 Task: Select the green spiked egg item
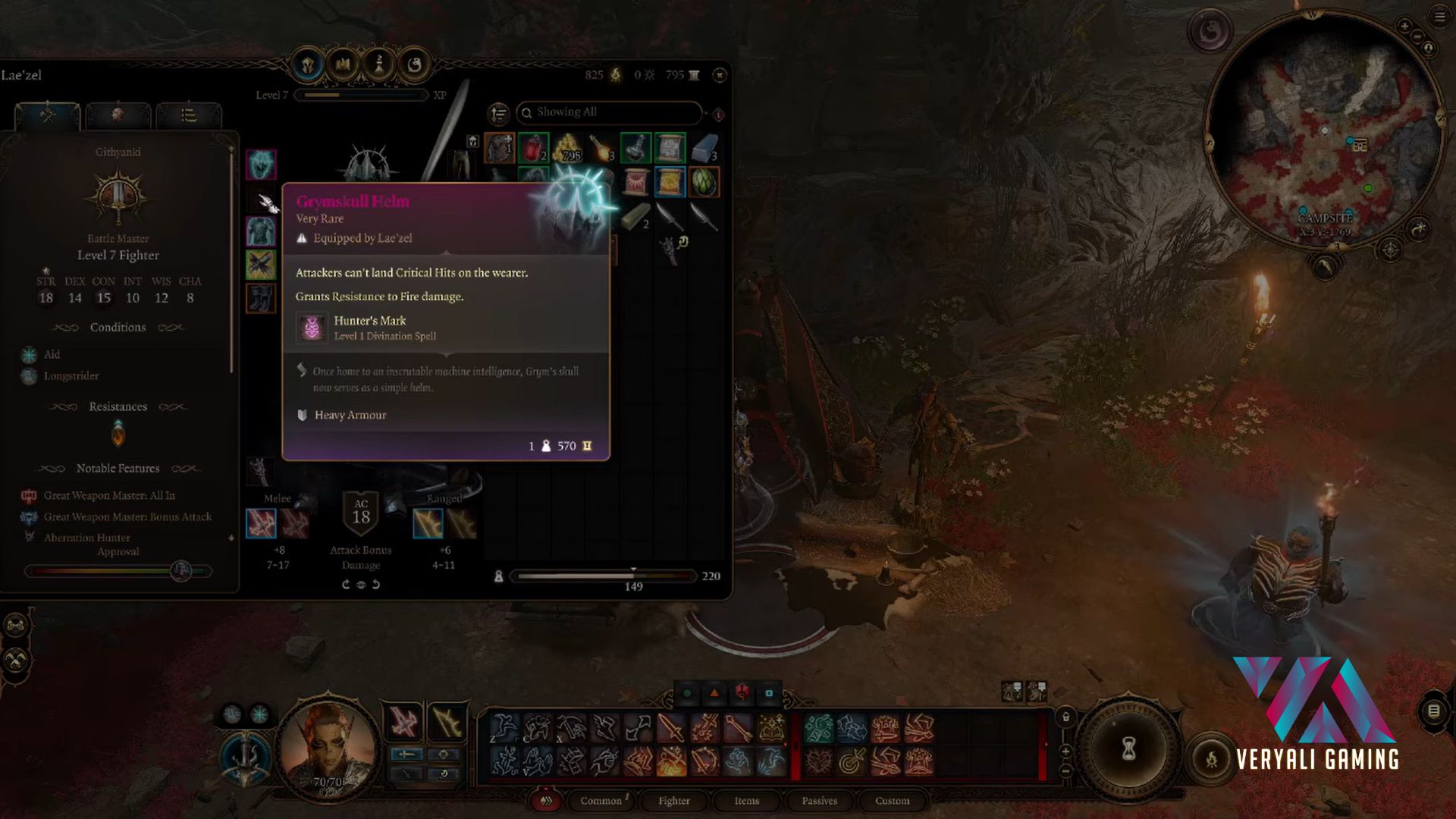click(704, 182)
